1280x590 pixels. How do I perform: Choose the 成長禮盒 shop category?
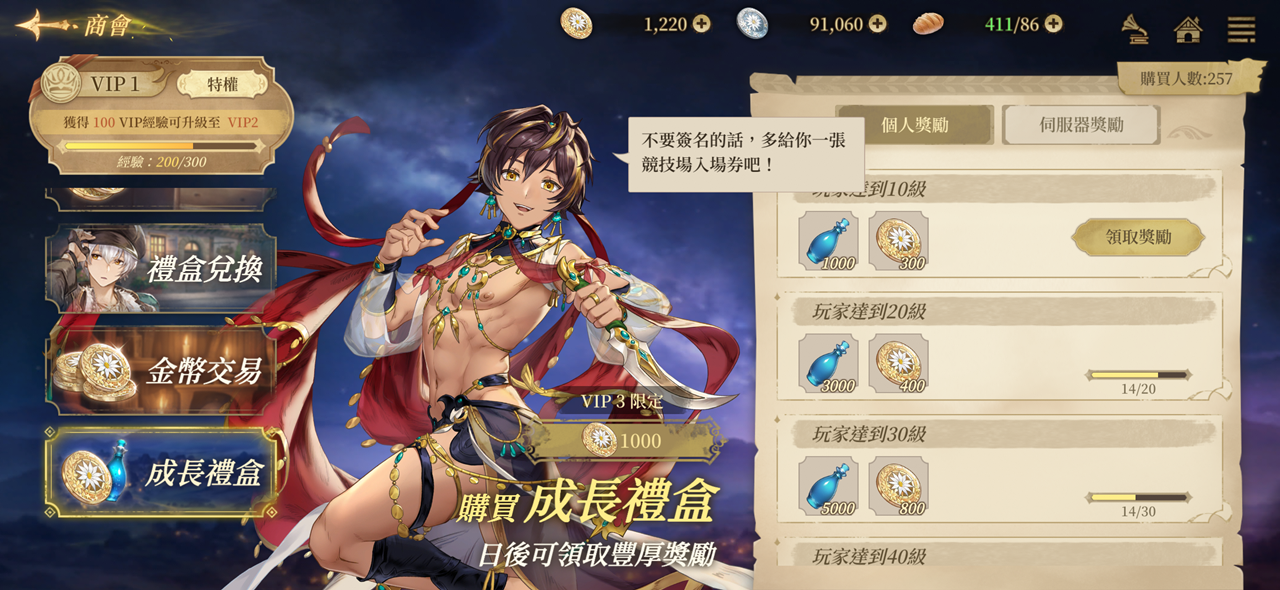(x=161, y=472)
